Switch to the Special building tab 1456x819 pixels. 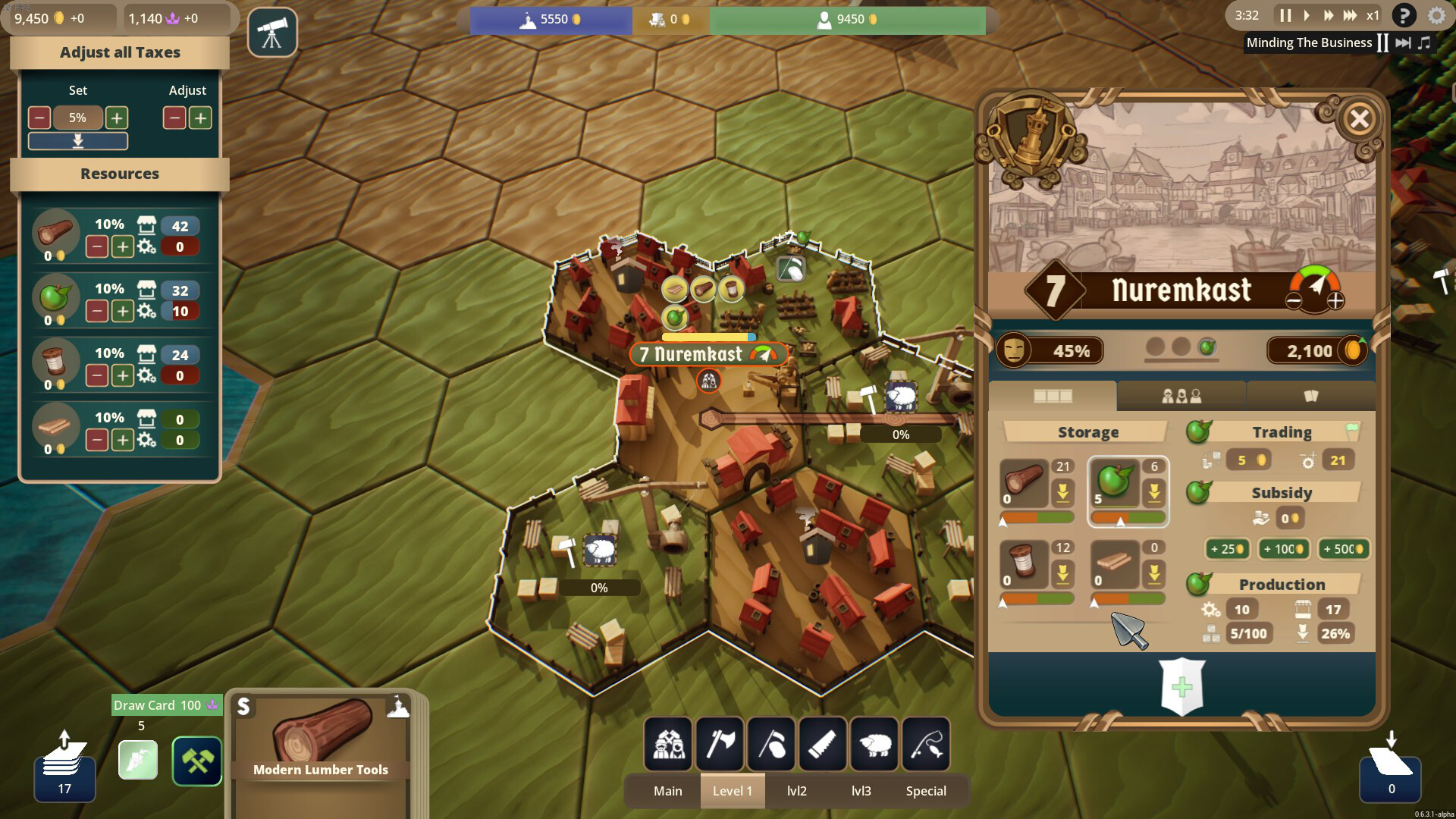926,790
